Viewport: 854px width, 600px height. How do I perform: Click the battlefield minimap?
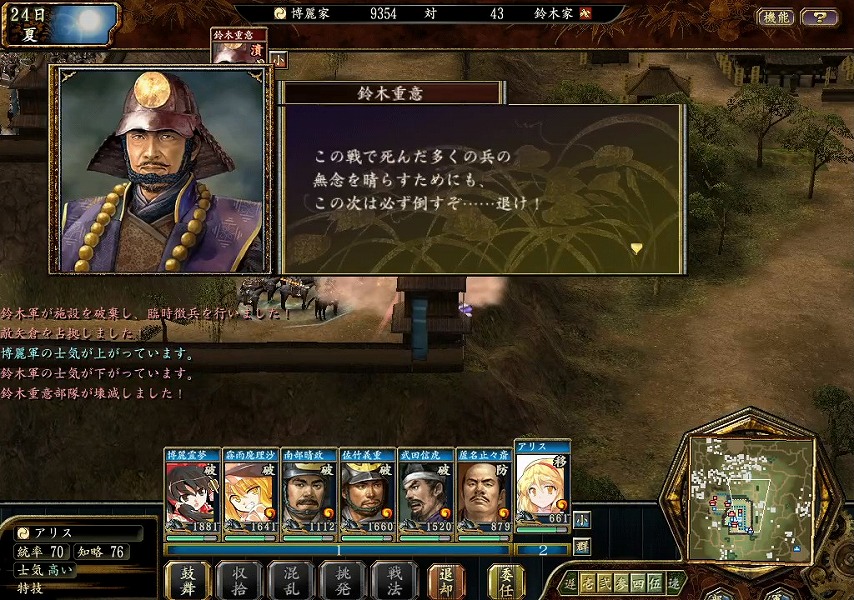click(x=750, y=500)
